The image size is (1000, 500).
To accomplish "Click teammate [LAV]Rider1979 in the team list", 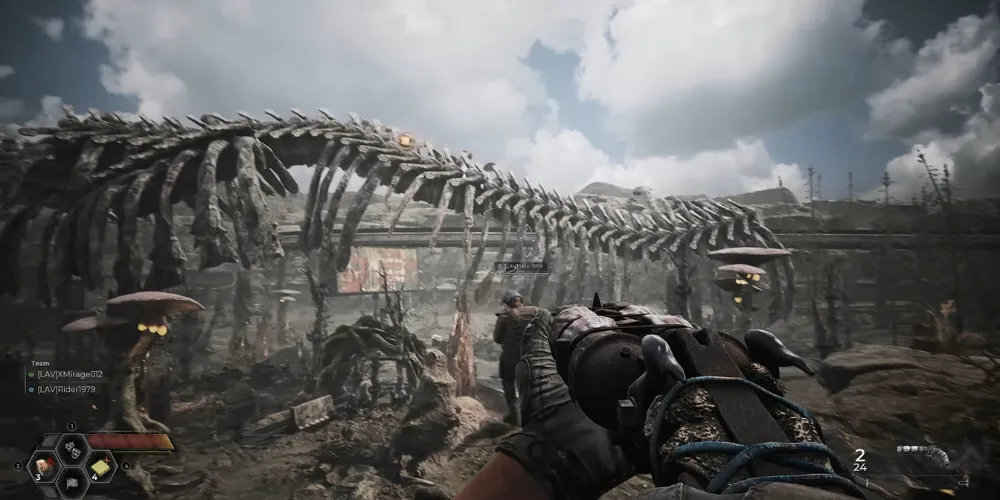I will click(x=67, y=388).
